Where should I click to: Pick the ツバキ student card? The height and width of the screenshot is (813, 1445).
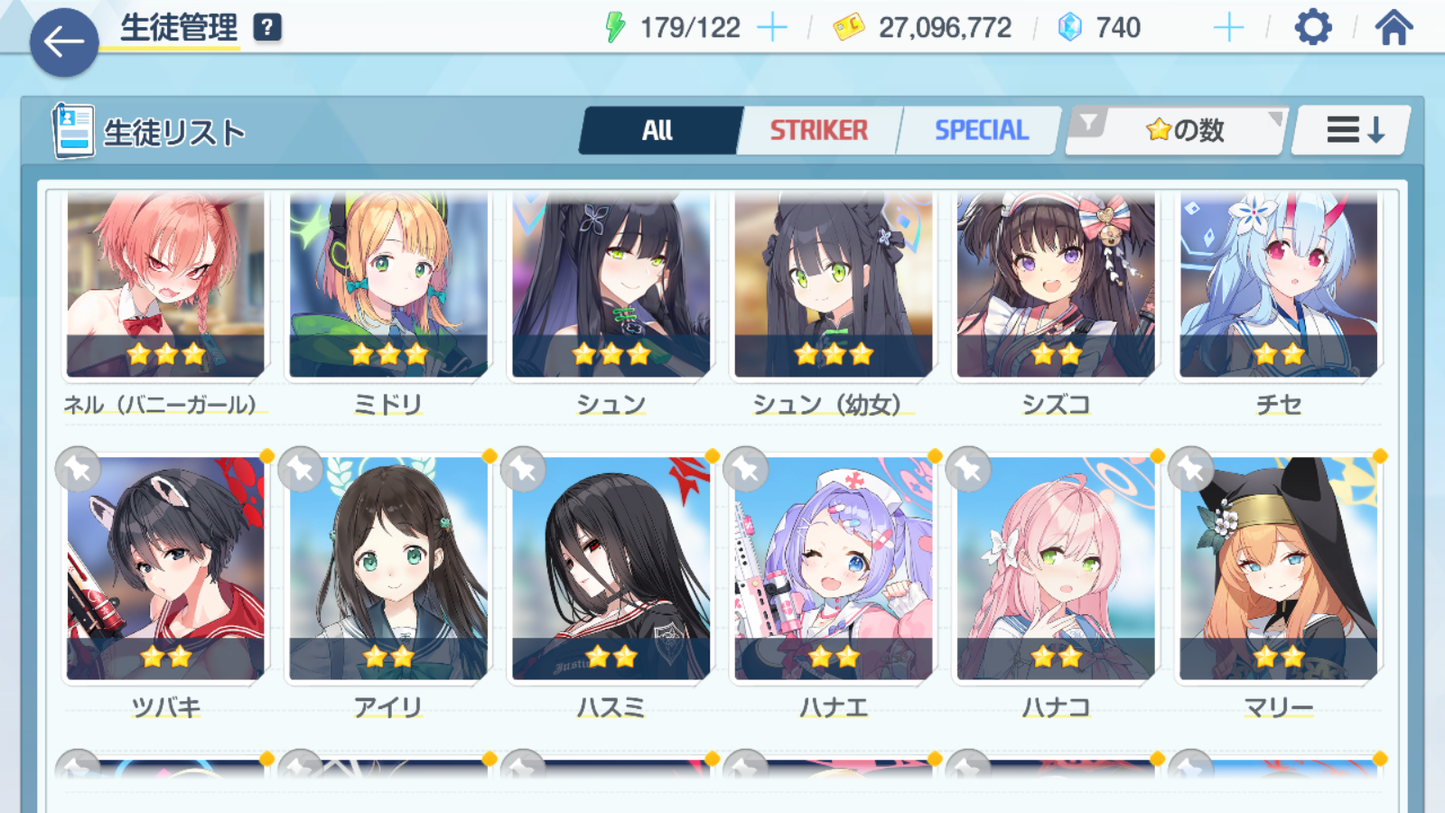(x=166, y=570)
